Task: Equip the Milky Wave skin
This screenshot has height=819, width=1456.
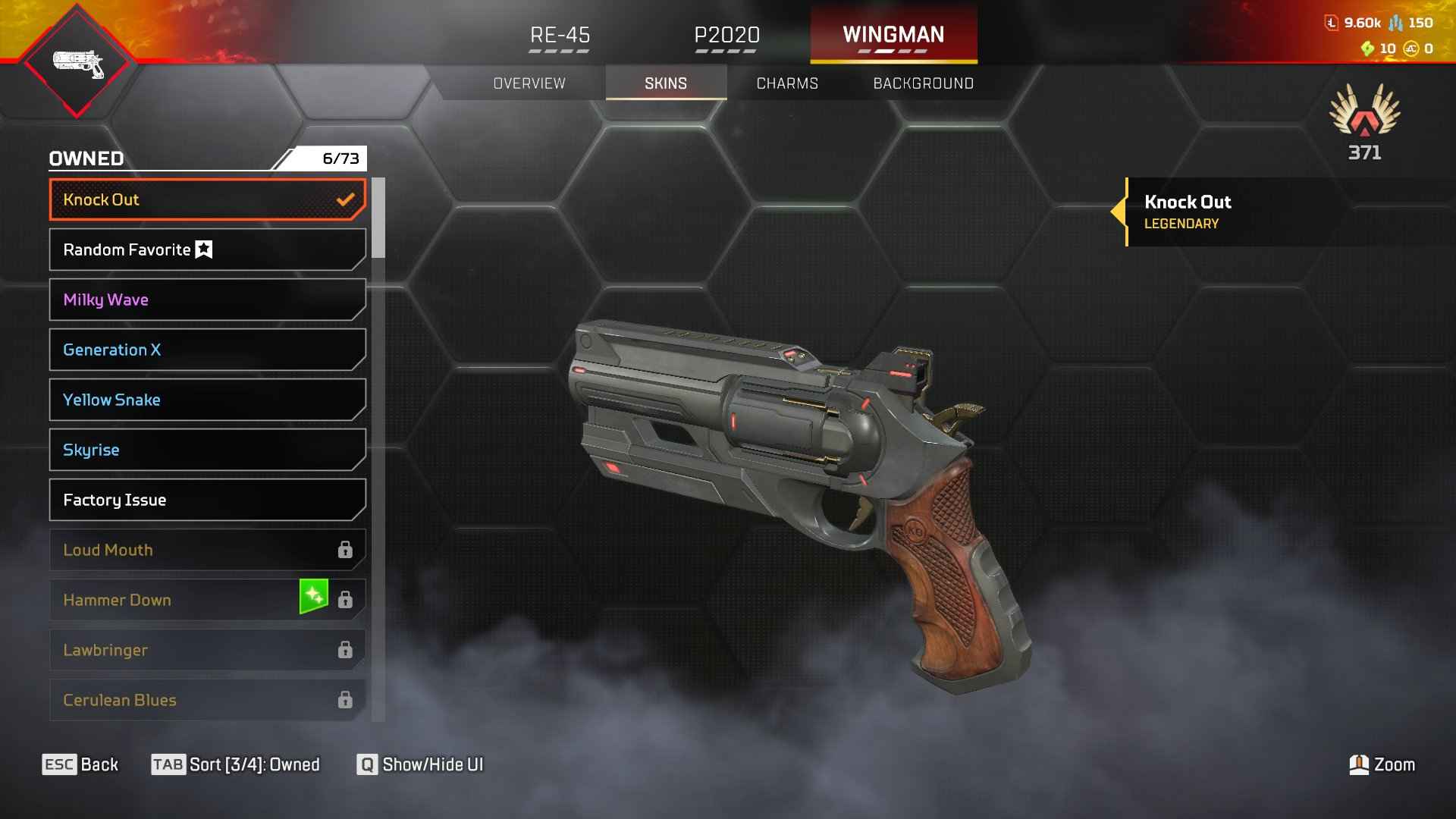Action: click(207, 300)
